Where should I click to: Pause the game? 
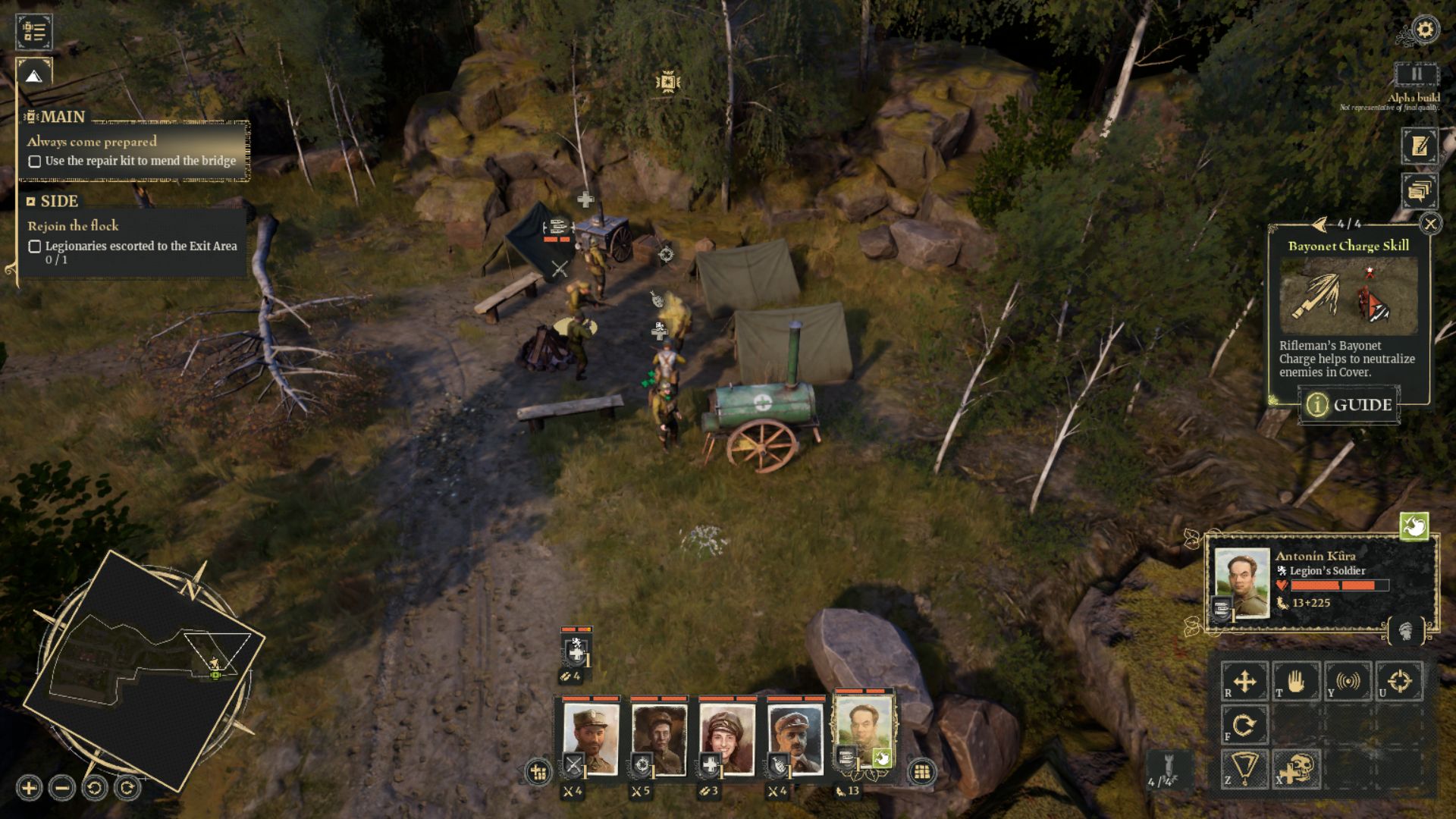tap(1416, 74)
